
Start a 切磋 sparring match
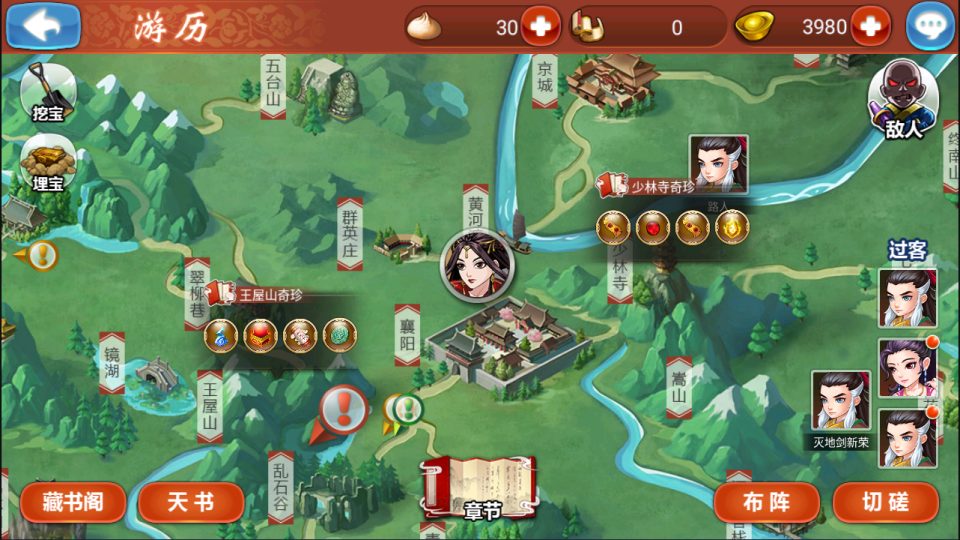pos(885,502)
